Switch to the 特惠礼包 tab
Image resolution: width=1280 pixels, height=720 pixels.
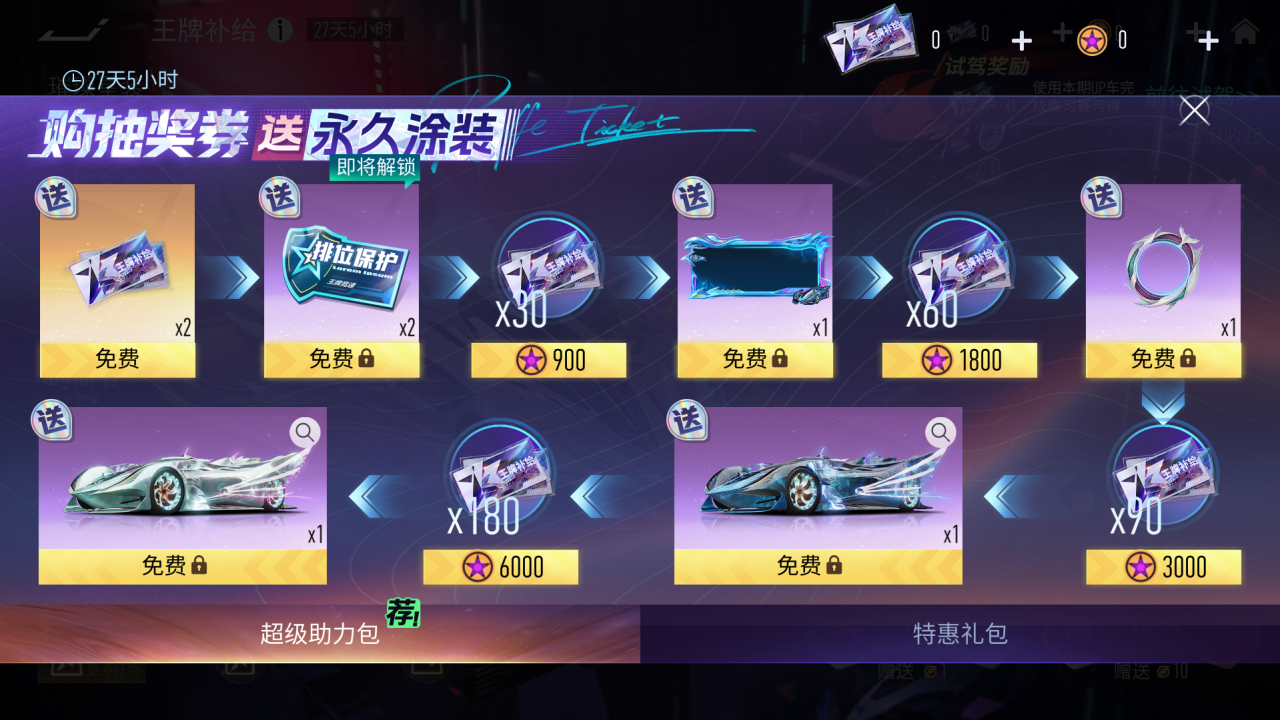click(958, 633)
